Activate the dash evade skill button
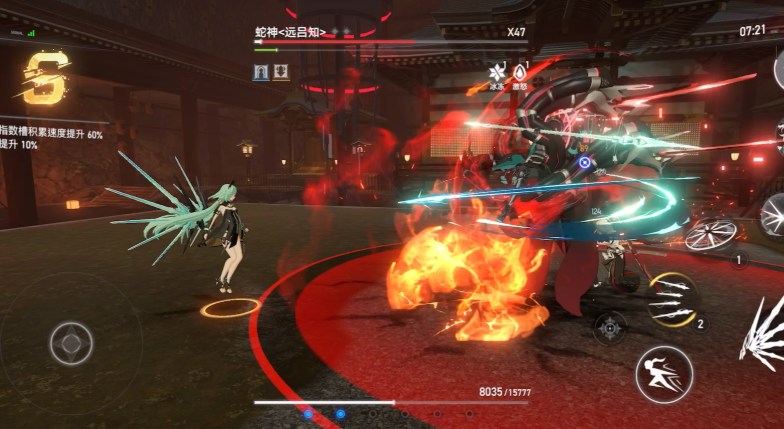Viewport: 784px width, 429px height. pyautogui.click(x=664, y=374)
